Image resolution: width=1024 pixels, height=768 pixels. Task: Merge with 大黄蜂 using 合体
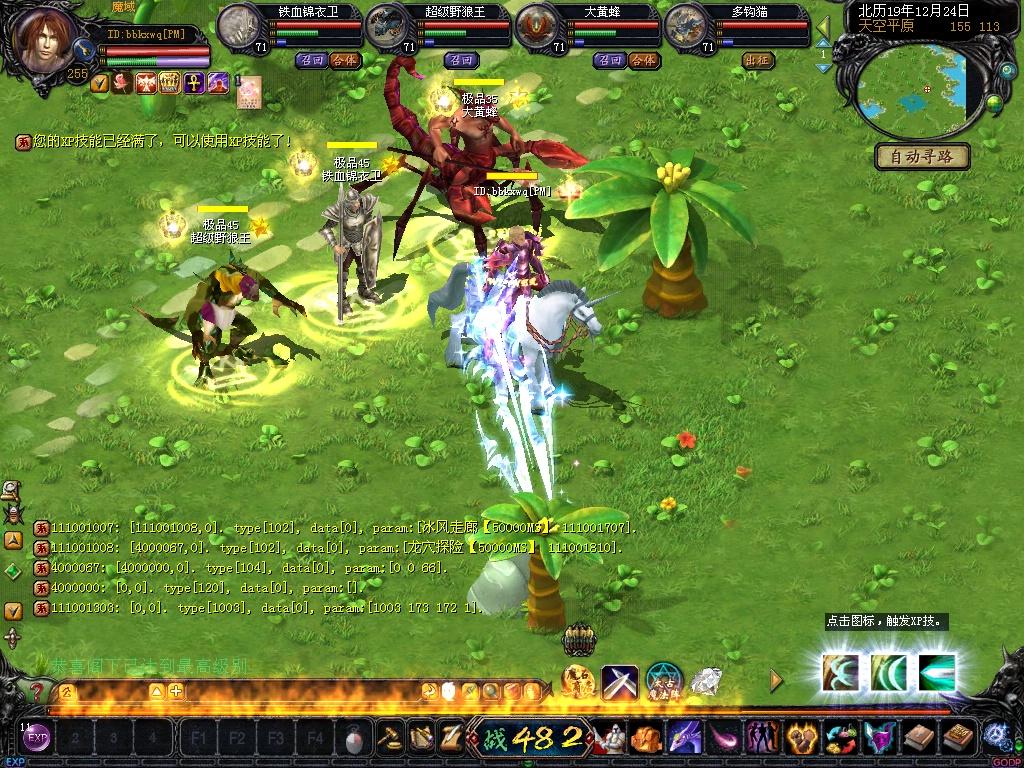[644, 60]
